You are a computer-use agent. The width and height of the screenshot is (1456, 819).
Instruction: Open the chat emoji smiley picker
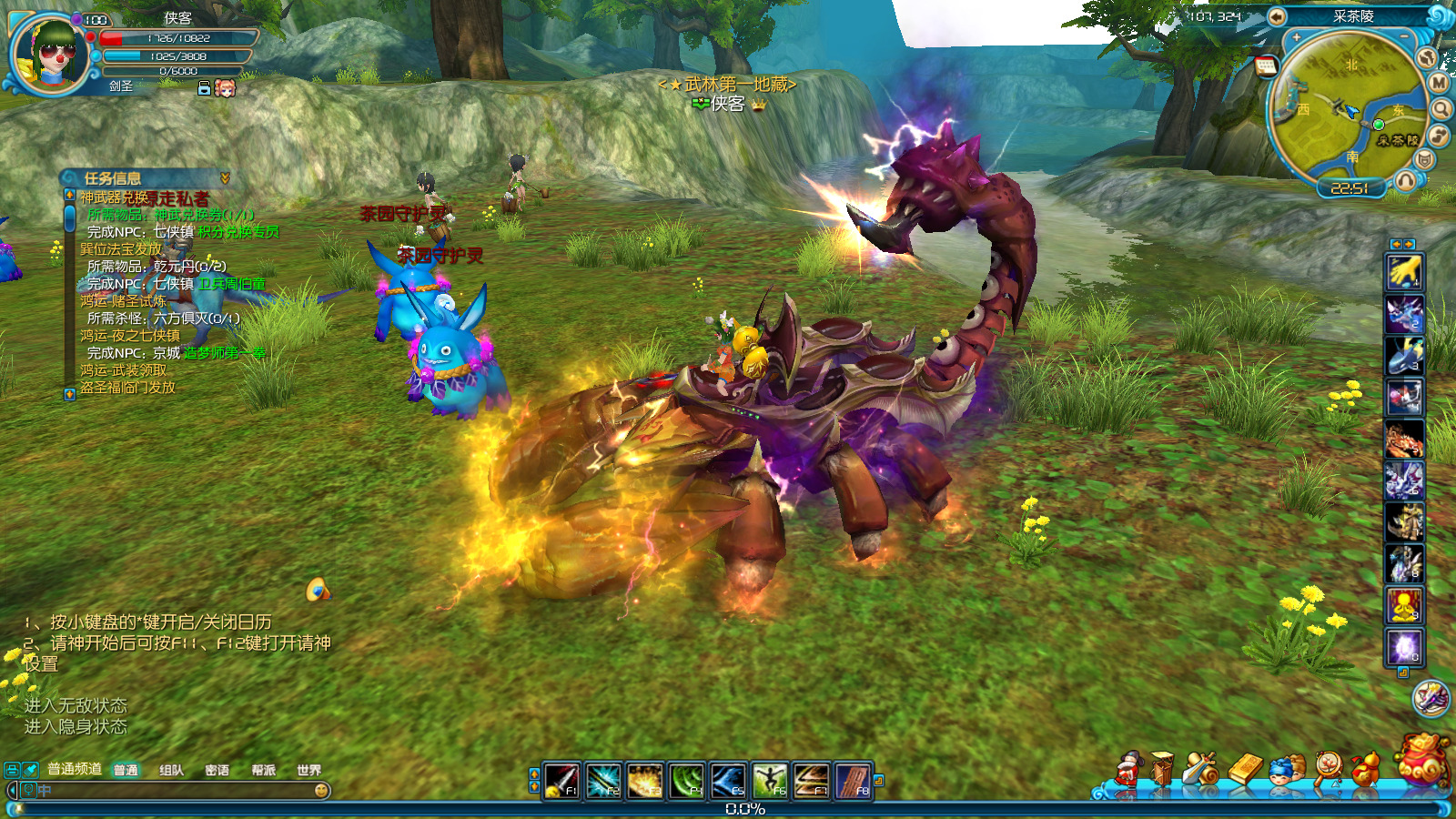pos(321,791)
